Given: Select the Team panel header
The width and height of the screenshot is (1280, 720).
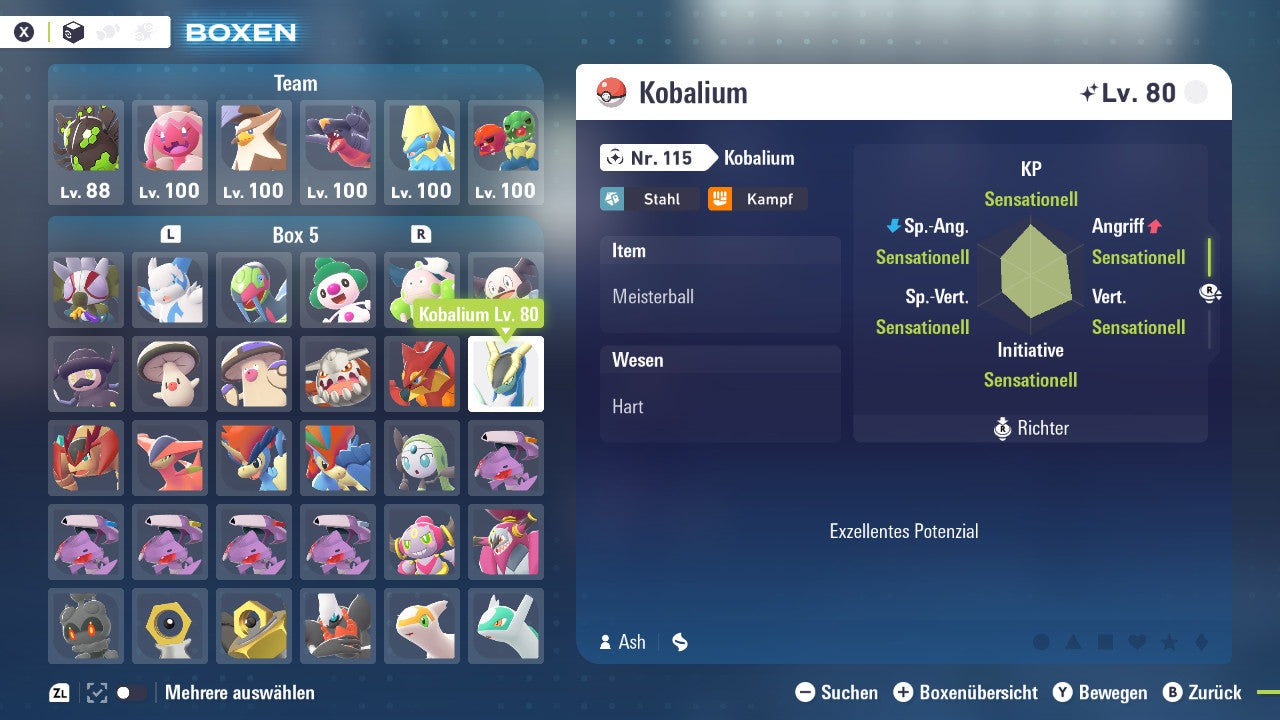Looking at the screenshot, I should click(295, 83).
